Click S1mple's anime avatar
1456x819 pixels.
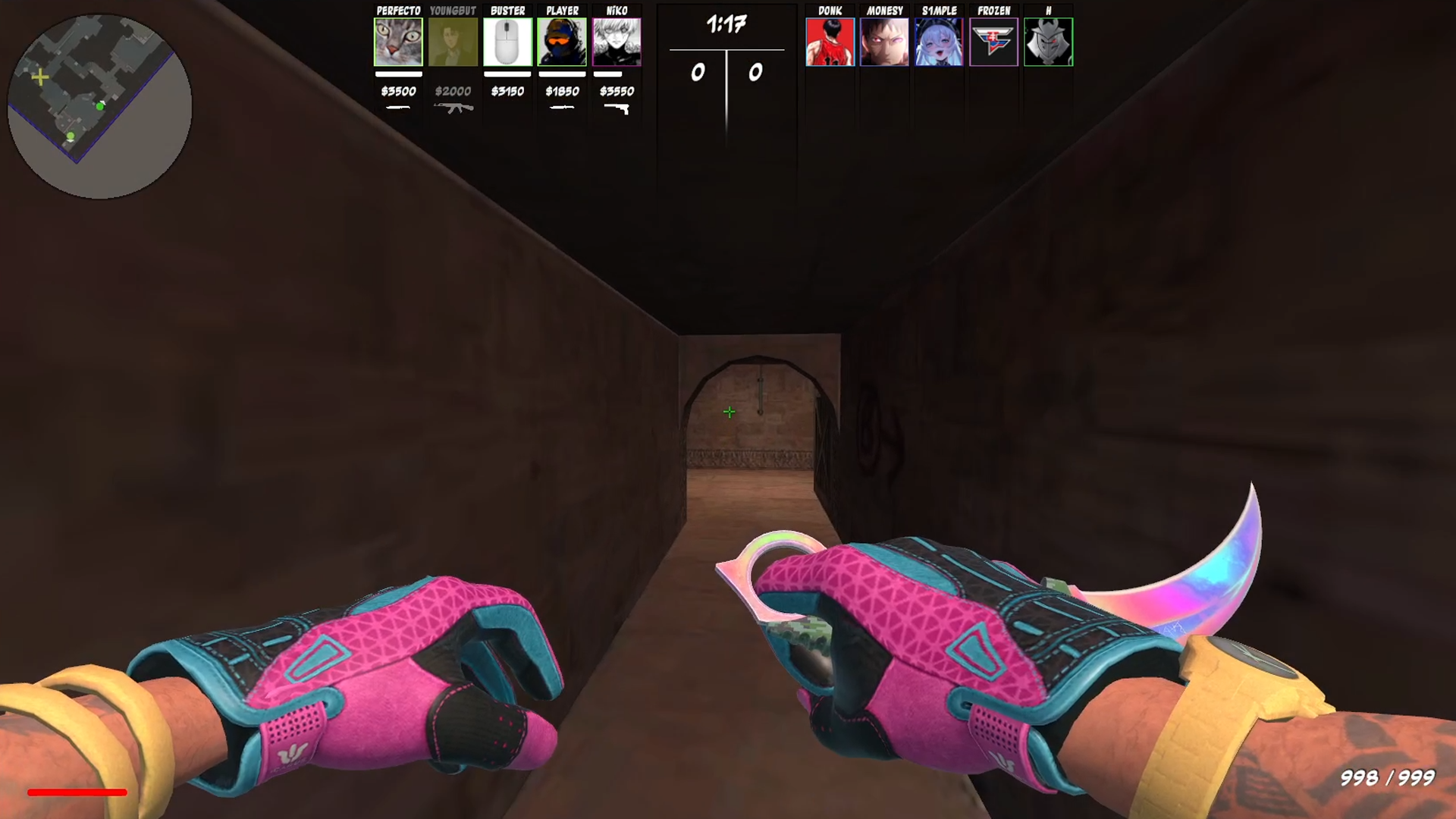pos(939,41)
